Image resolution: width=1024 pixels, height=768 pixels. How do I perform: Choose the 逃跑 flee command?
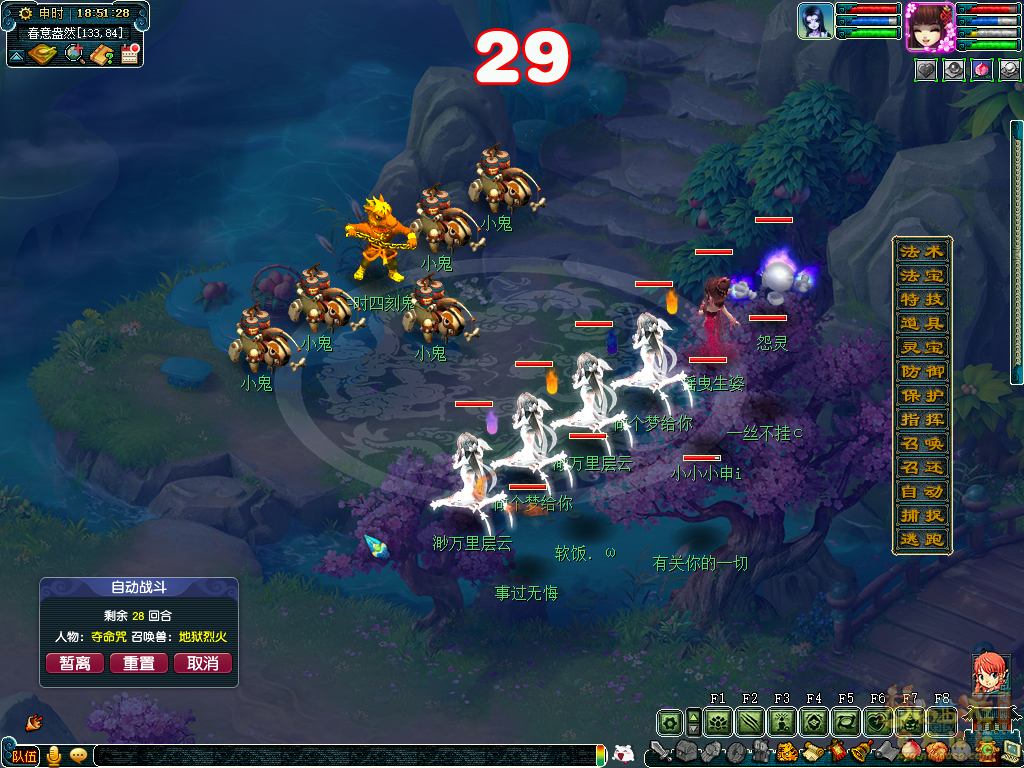point(921,539)
